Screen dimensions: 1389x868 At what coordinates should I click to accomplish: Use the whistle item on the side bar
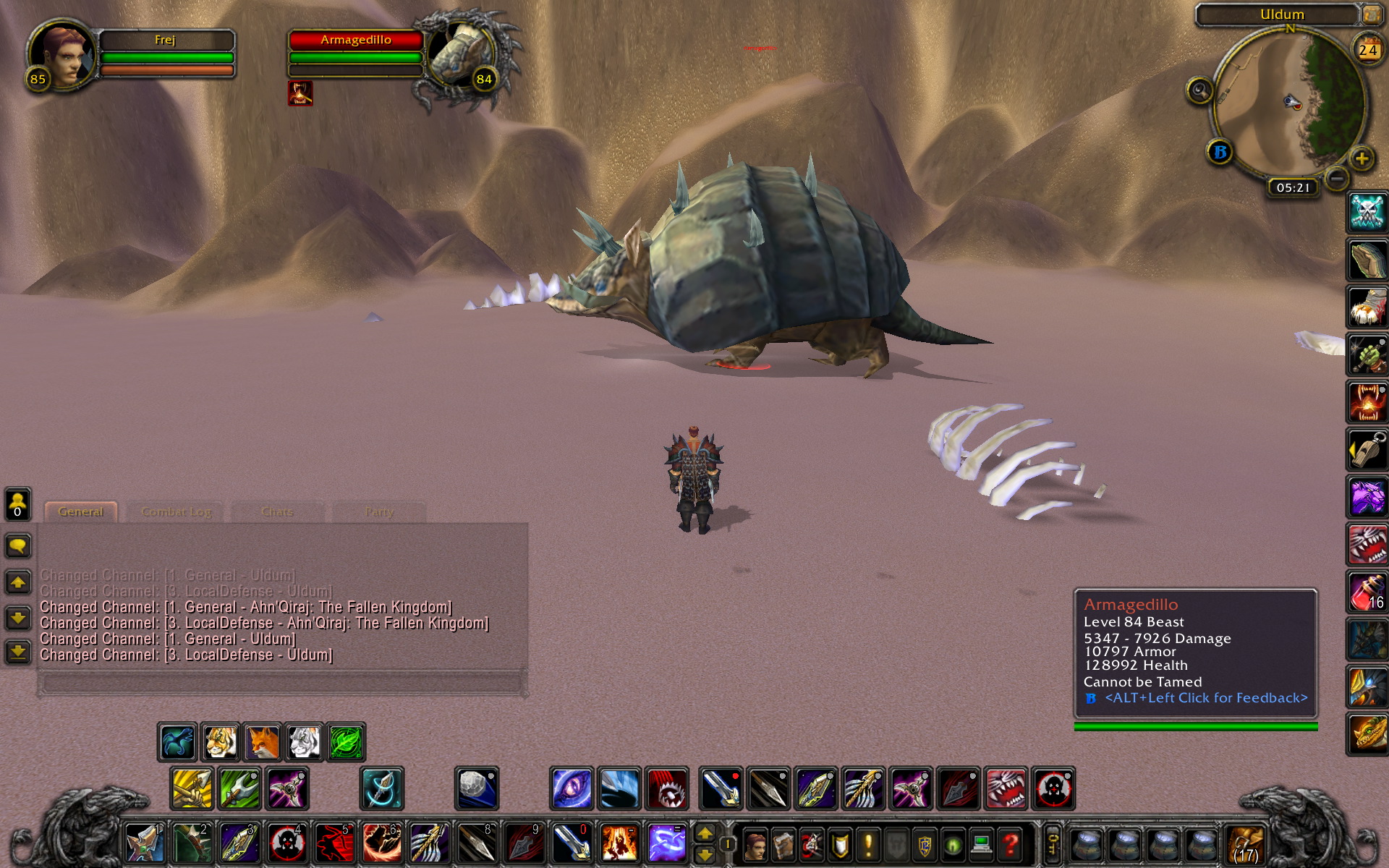coord(1367,449)
